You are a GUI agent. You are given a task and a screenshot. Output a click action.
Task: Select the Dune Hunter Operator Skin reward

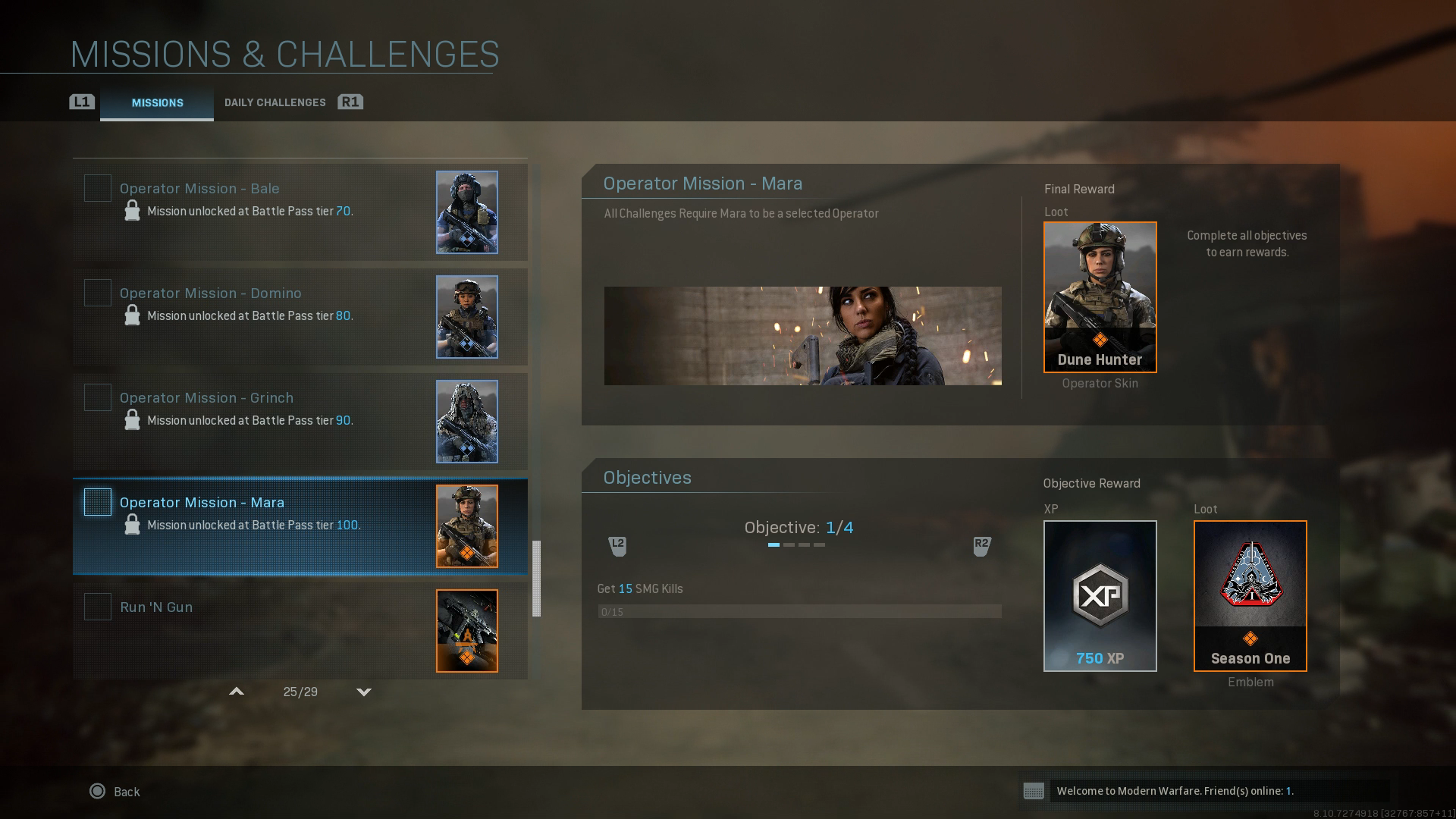click(1100, 297)
